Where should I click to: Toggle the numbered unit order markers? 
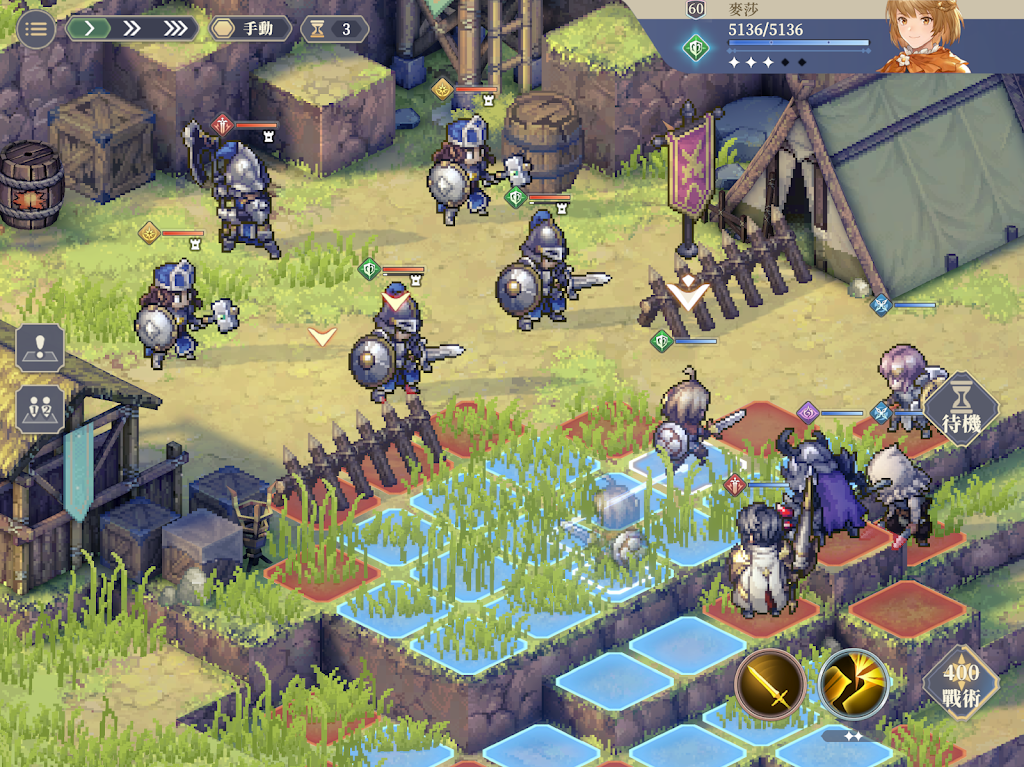pyautogui.click(x=40, y=410)
